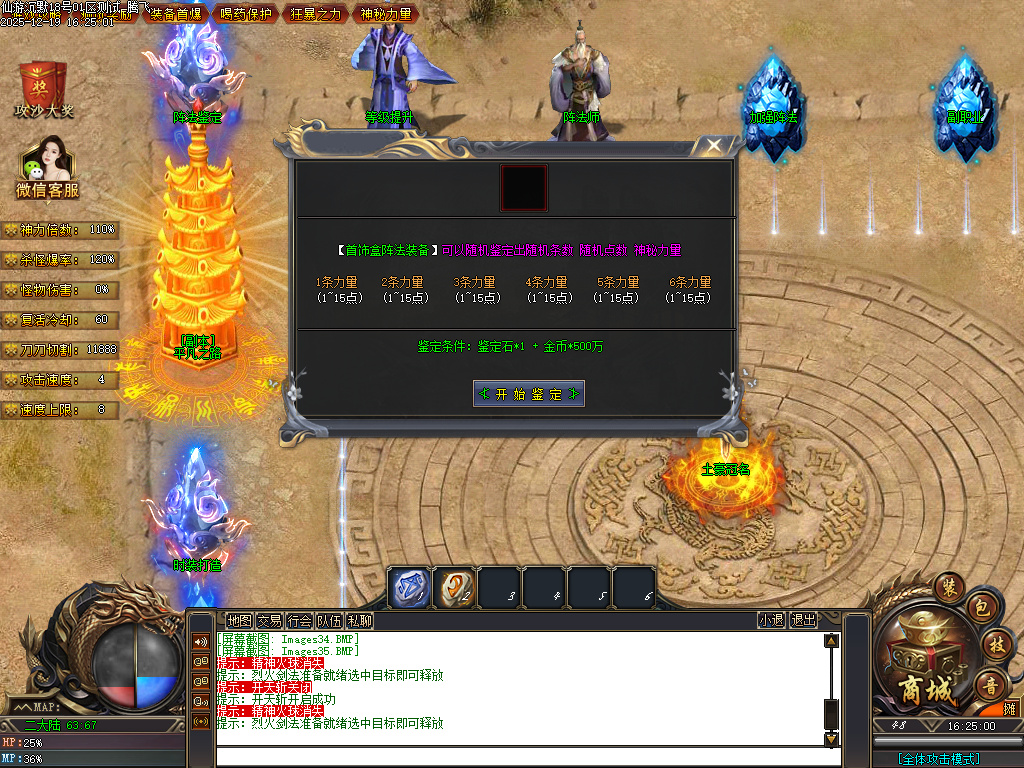1024x768 pixels.
Task: Open the 私聊 private chat tab
Action: (359, 620)
